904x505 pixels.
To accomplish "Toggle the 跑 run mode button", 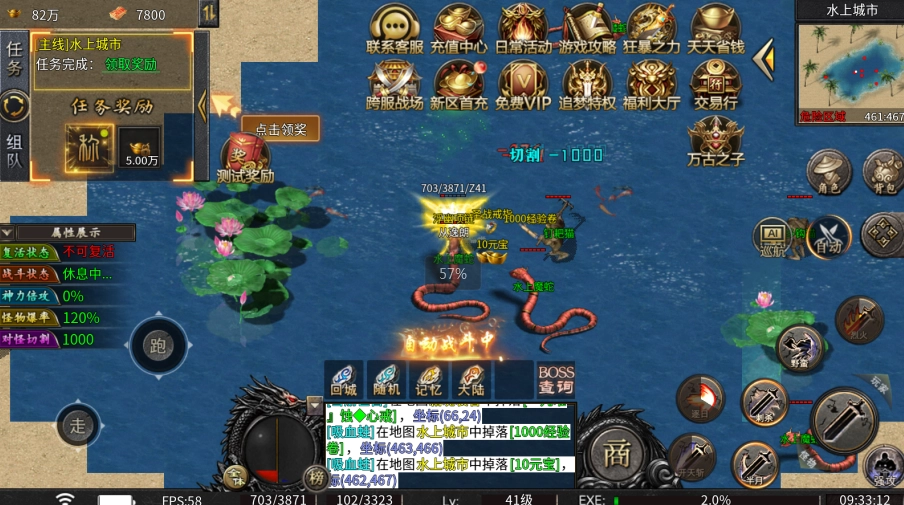I will 158,346.
